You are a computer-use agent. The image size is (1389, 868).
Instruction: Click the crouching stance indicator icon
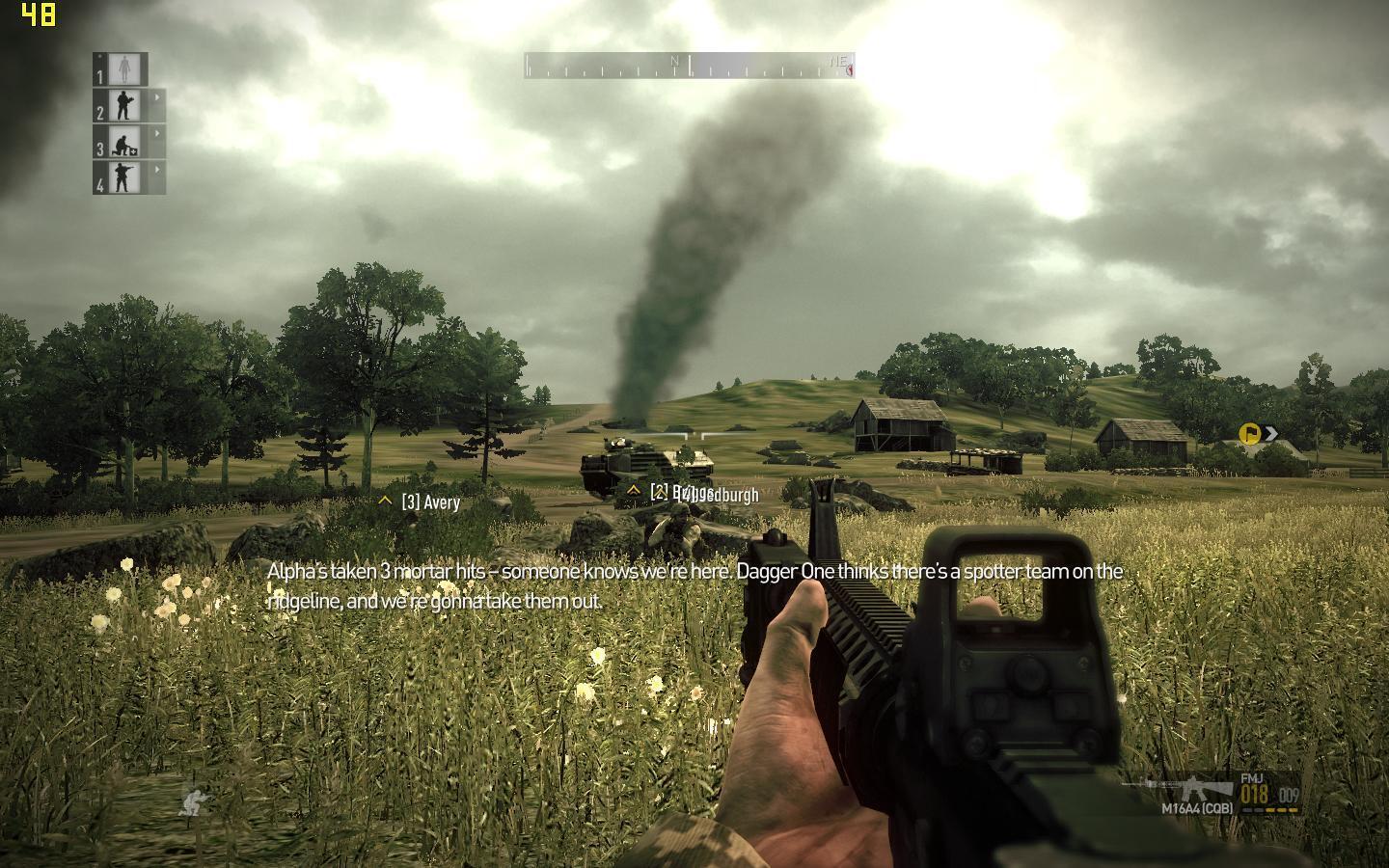[193, 800]
